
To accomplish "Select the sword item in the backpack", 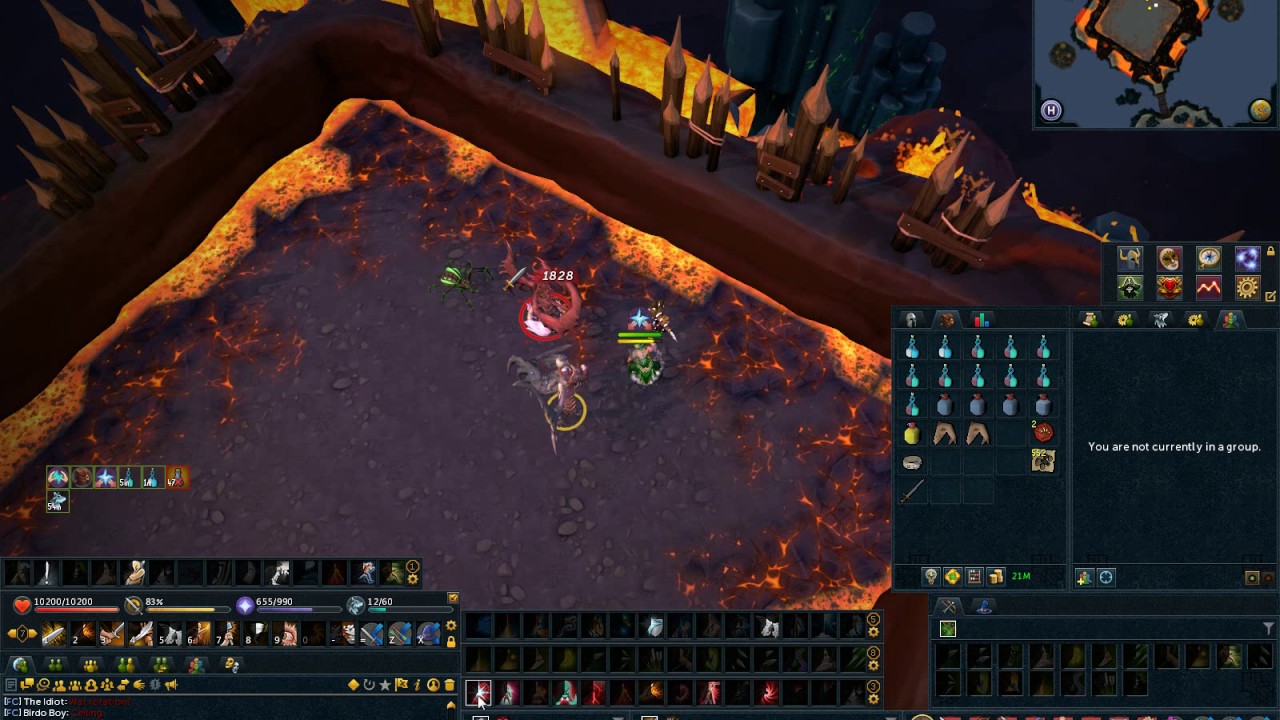I will coord(911,492).
